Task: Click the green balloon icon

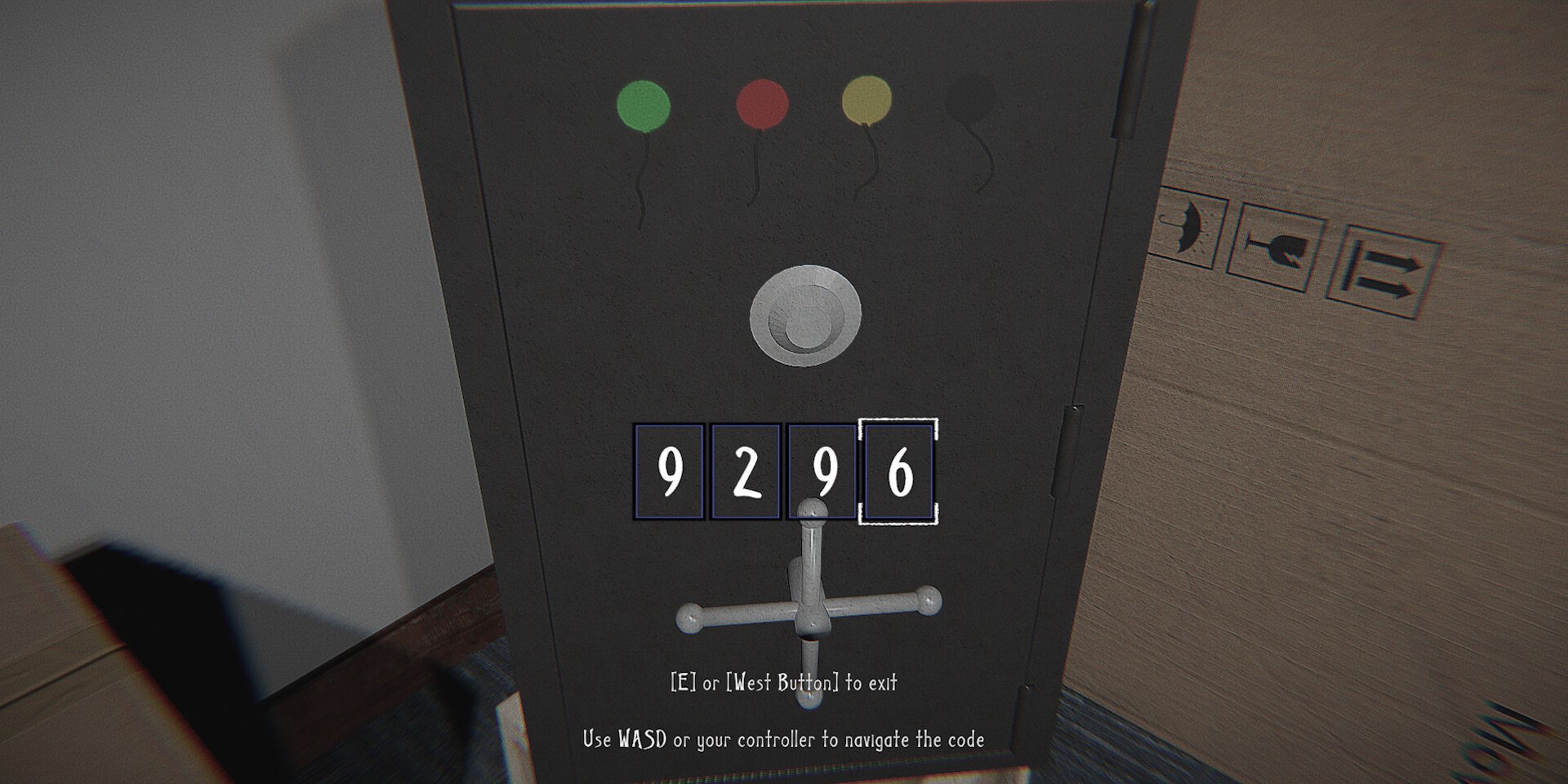Action: coord(645,103)
